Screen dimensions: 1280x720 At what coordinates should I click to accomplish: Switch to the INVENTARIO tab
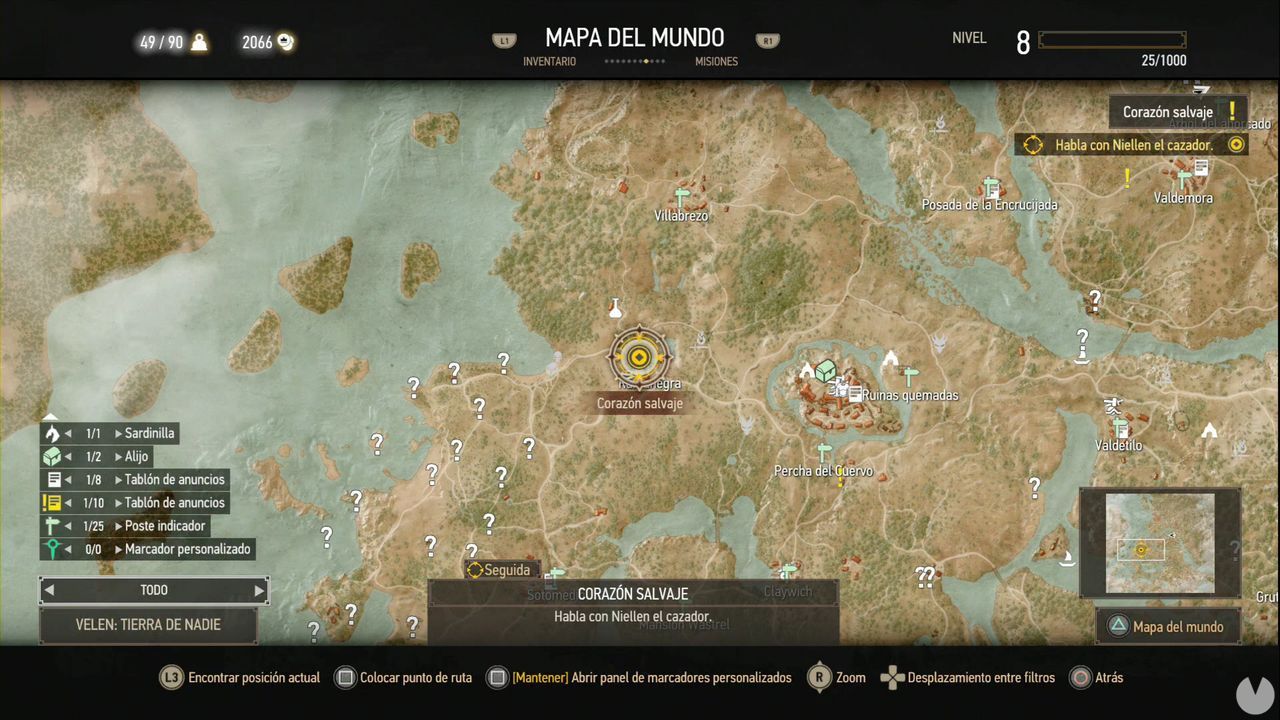tap(551, 61)
